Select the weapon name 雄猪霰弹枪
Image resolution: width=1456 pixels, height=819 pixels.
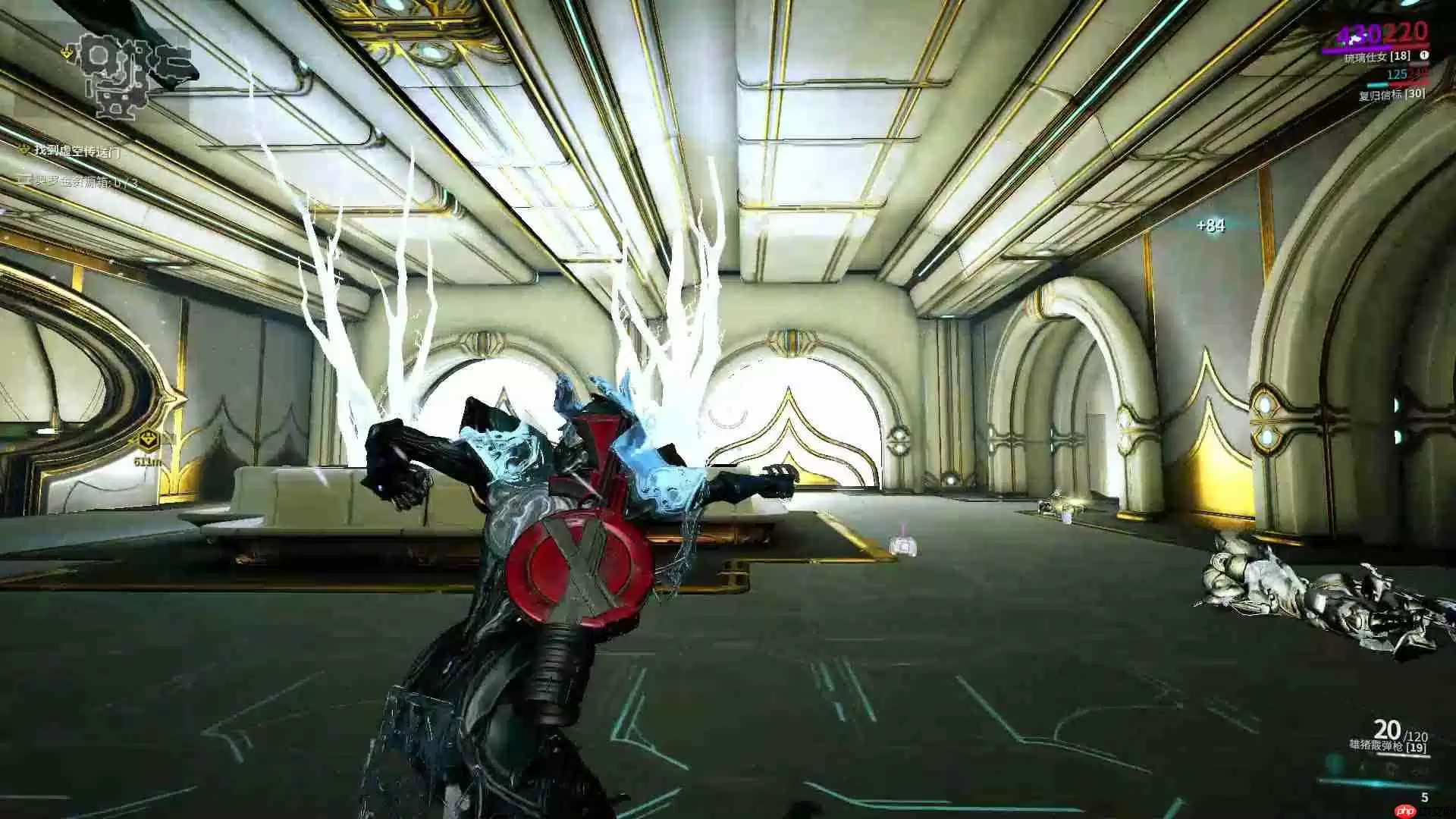(1376, 745)
